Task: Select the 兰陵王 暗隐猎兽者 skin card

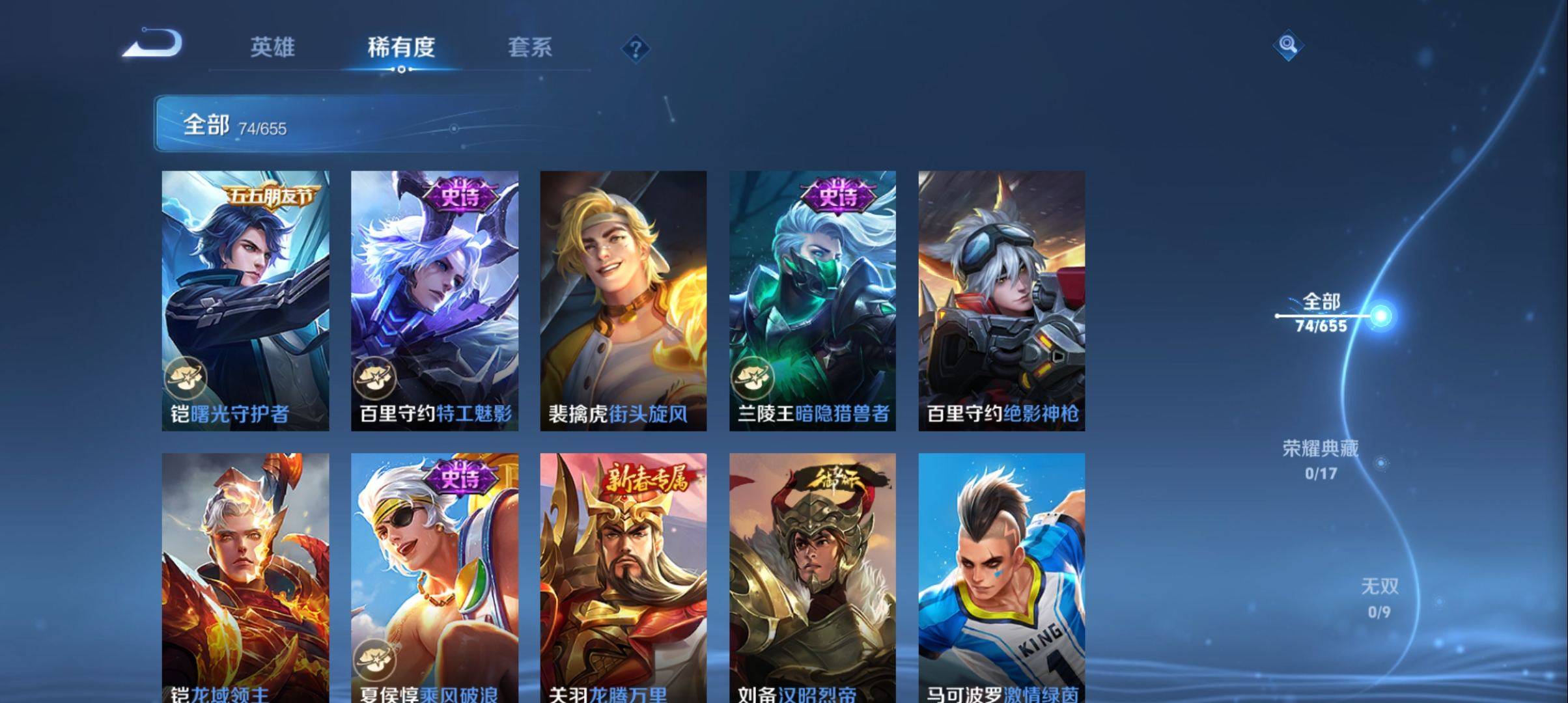Action: (x=812, y=300)
